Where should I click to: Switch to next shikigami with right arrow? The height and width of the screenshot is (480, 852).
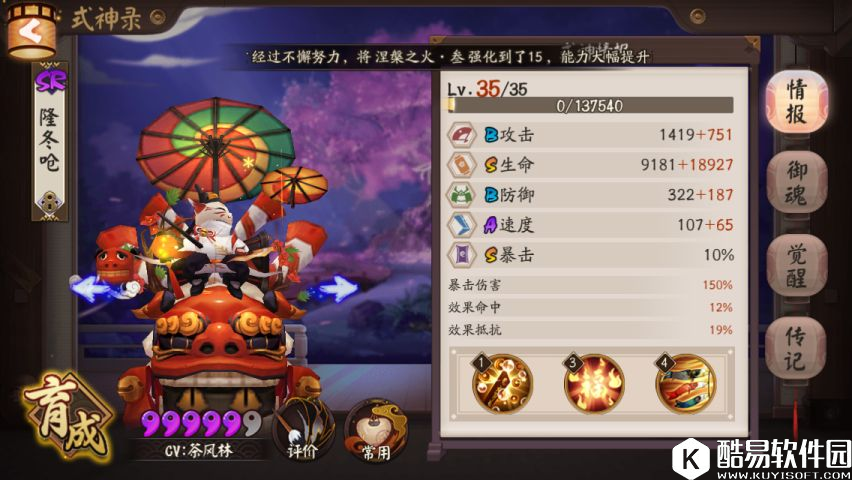336,290
